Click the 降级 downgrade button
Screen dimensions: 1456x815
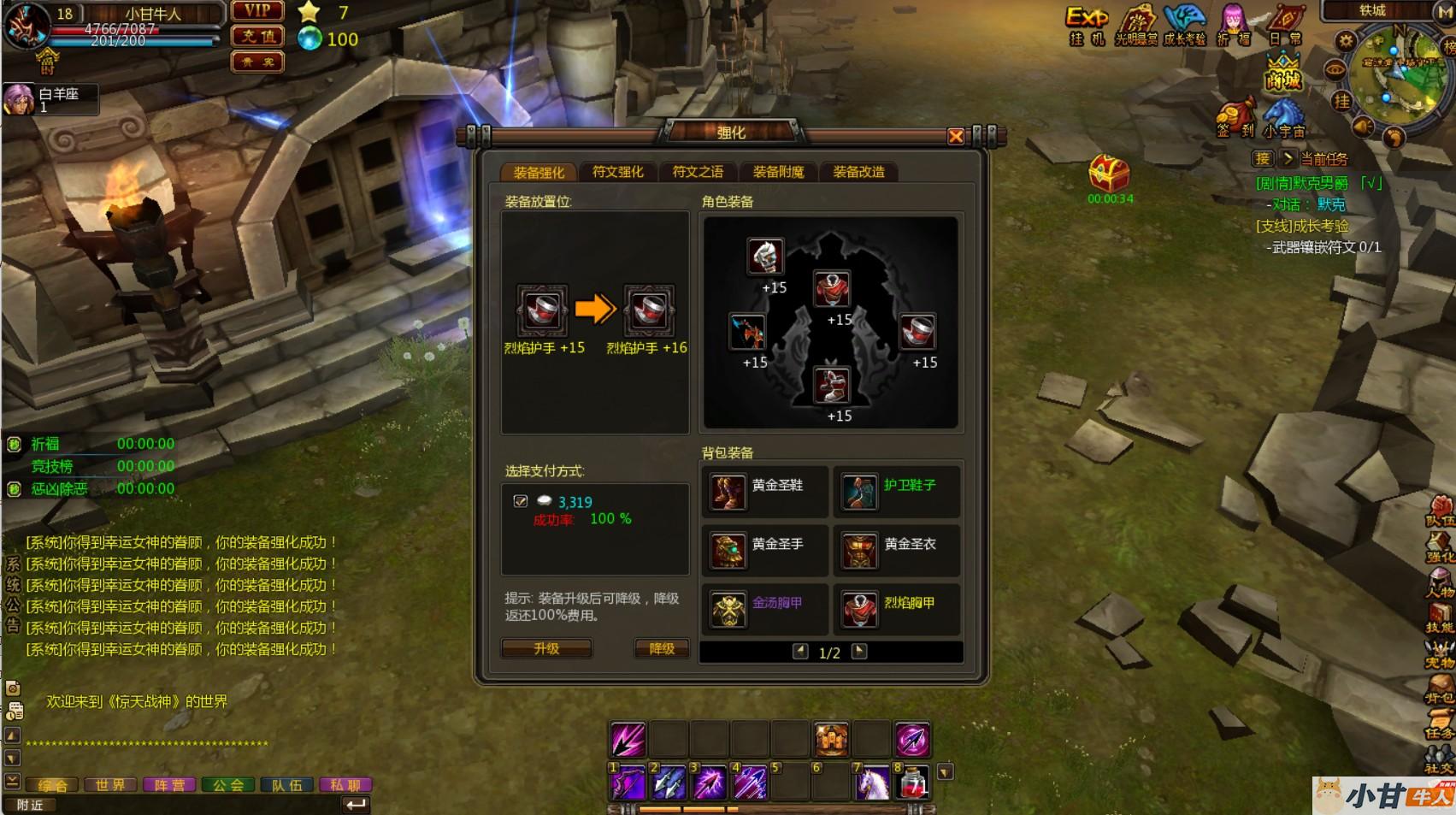point(662,649)
